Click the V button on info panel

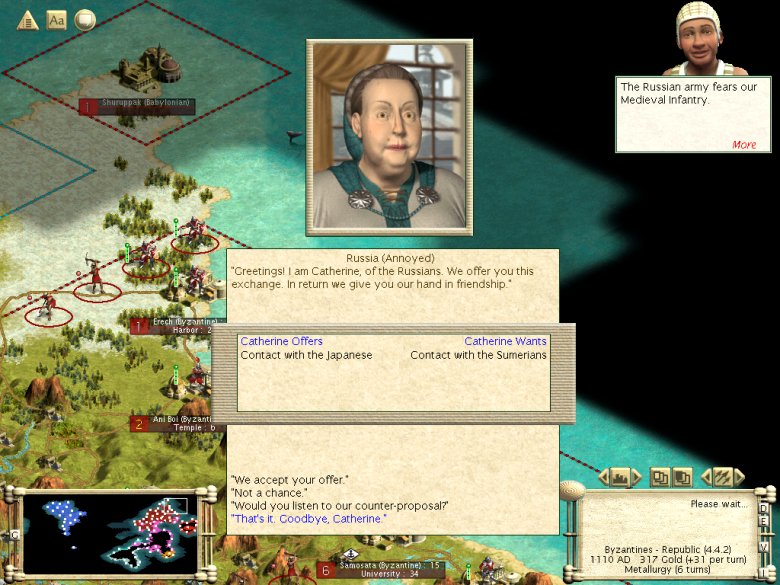coord(764,547)
